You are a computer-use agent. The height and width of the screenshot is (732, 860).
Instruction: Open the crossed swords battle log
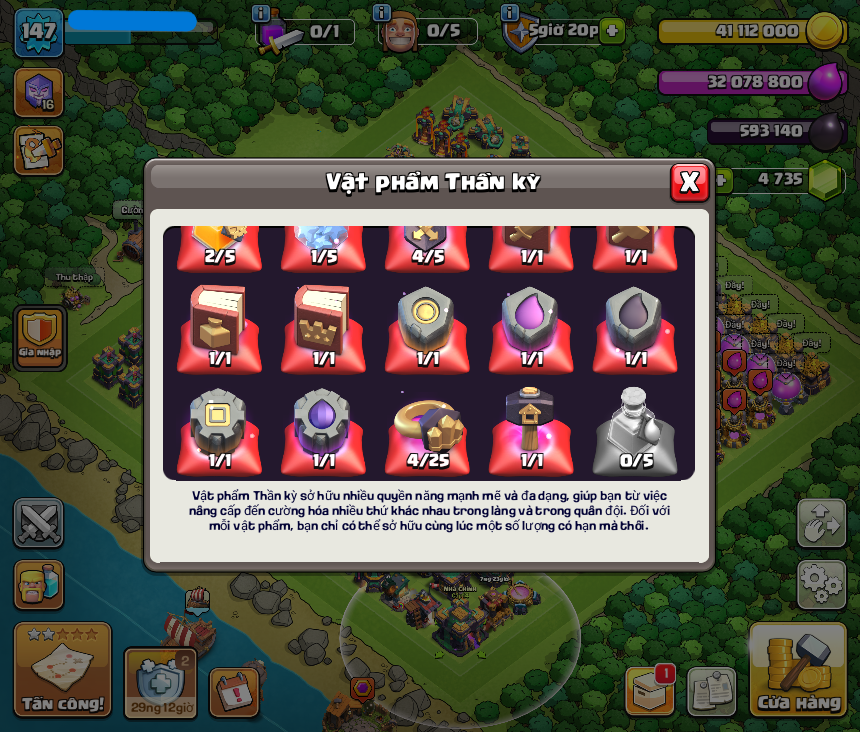tap(38, 523)
